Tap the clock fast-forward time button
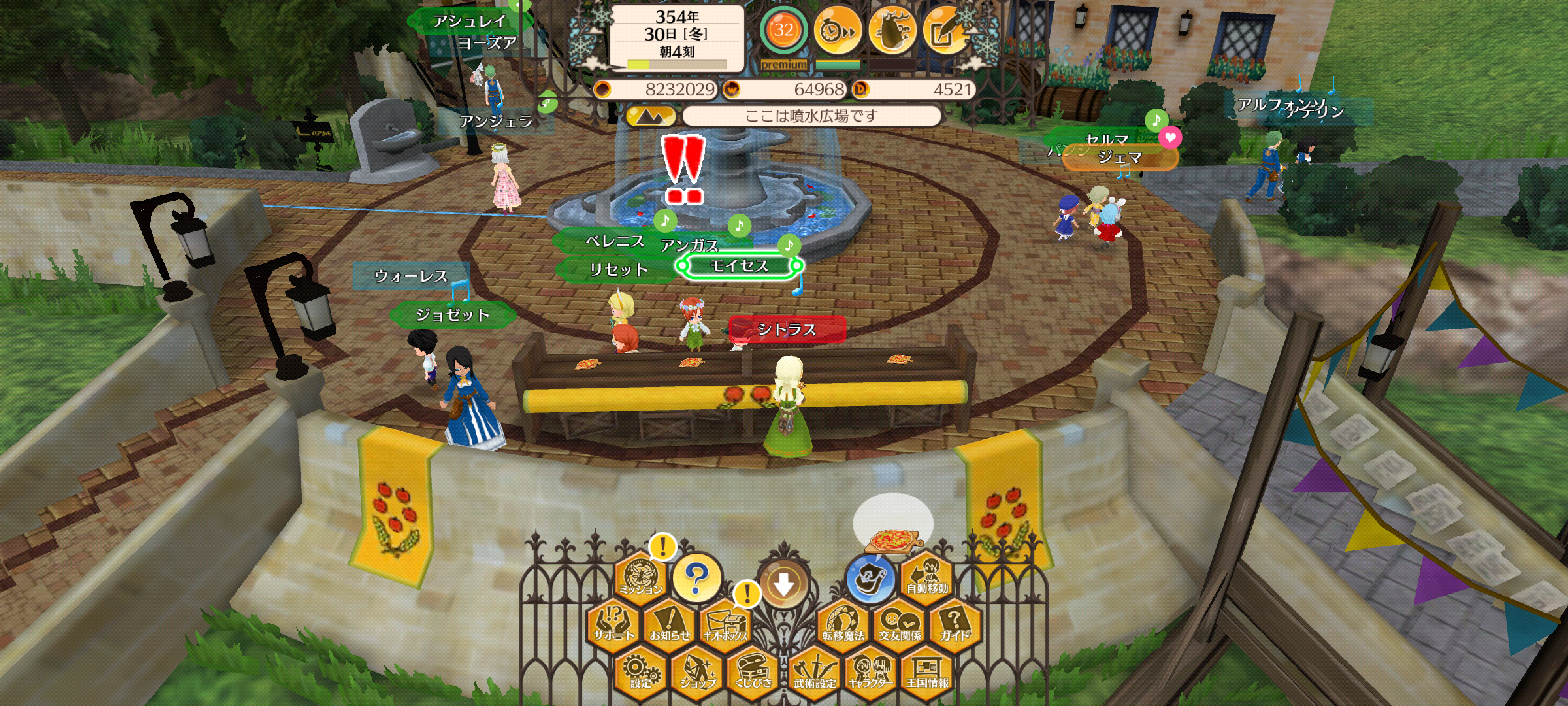 click(x=838, y=30)
